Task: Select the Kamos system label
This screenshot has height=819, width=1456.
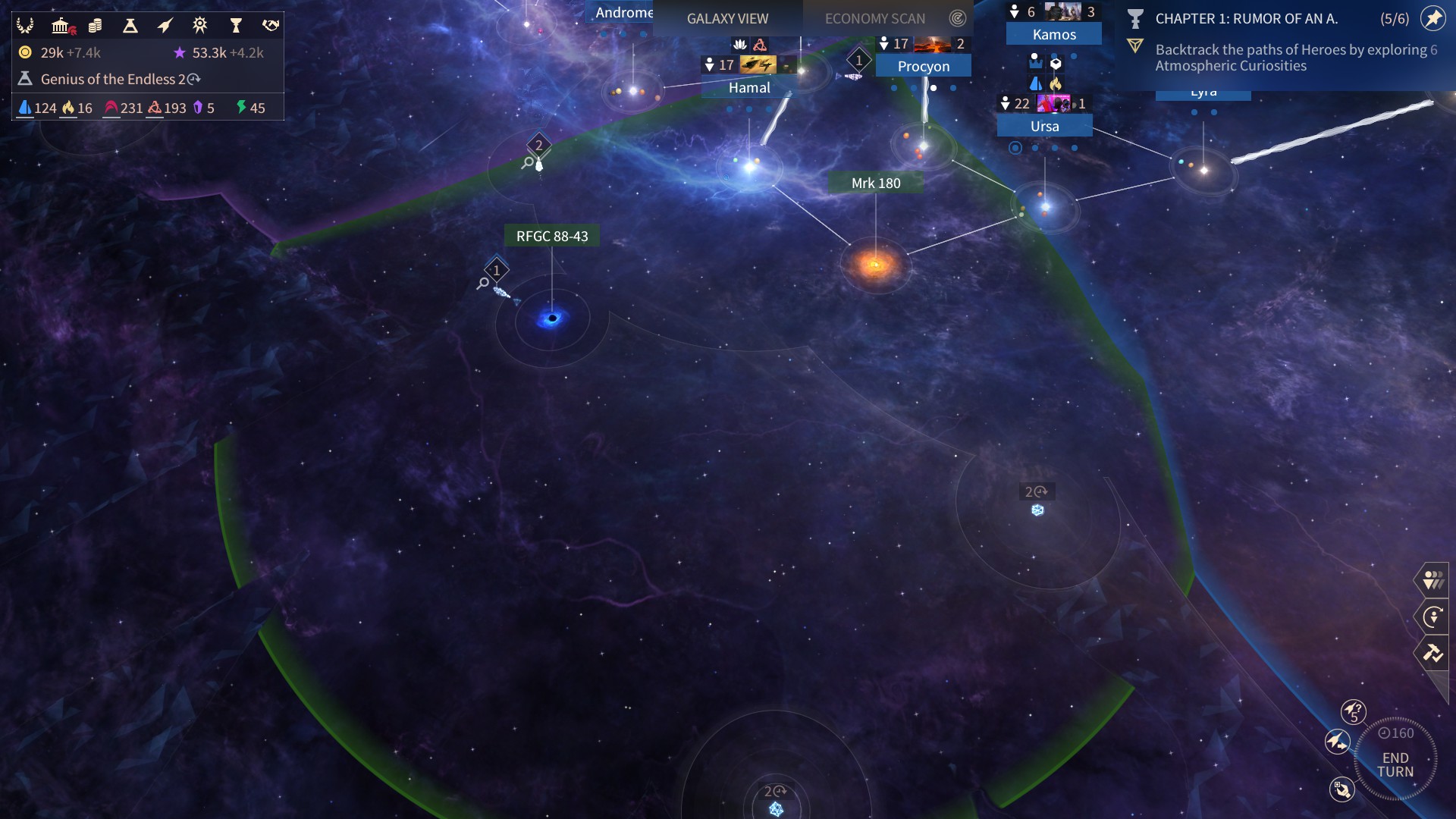Action: (1054, 35)
